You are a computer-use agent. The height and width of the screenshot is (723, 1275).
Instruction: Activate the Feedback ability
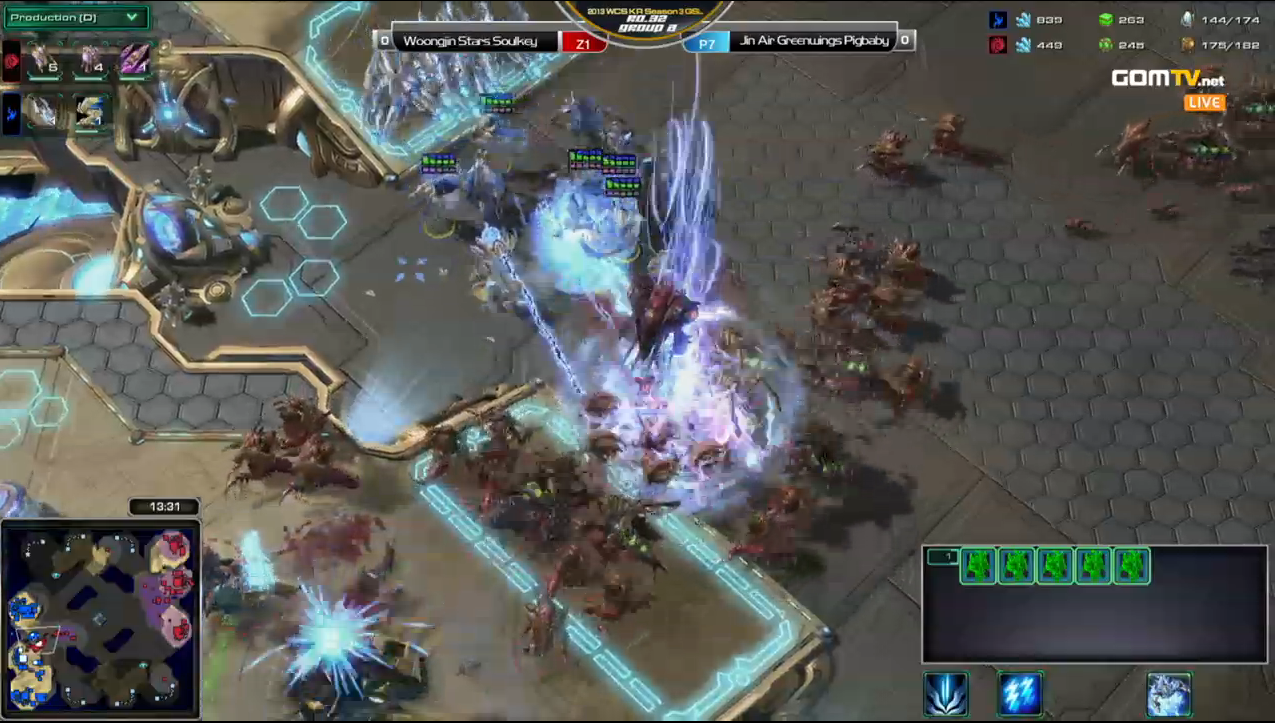(x=945, y=695)
